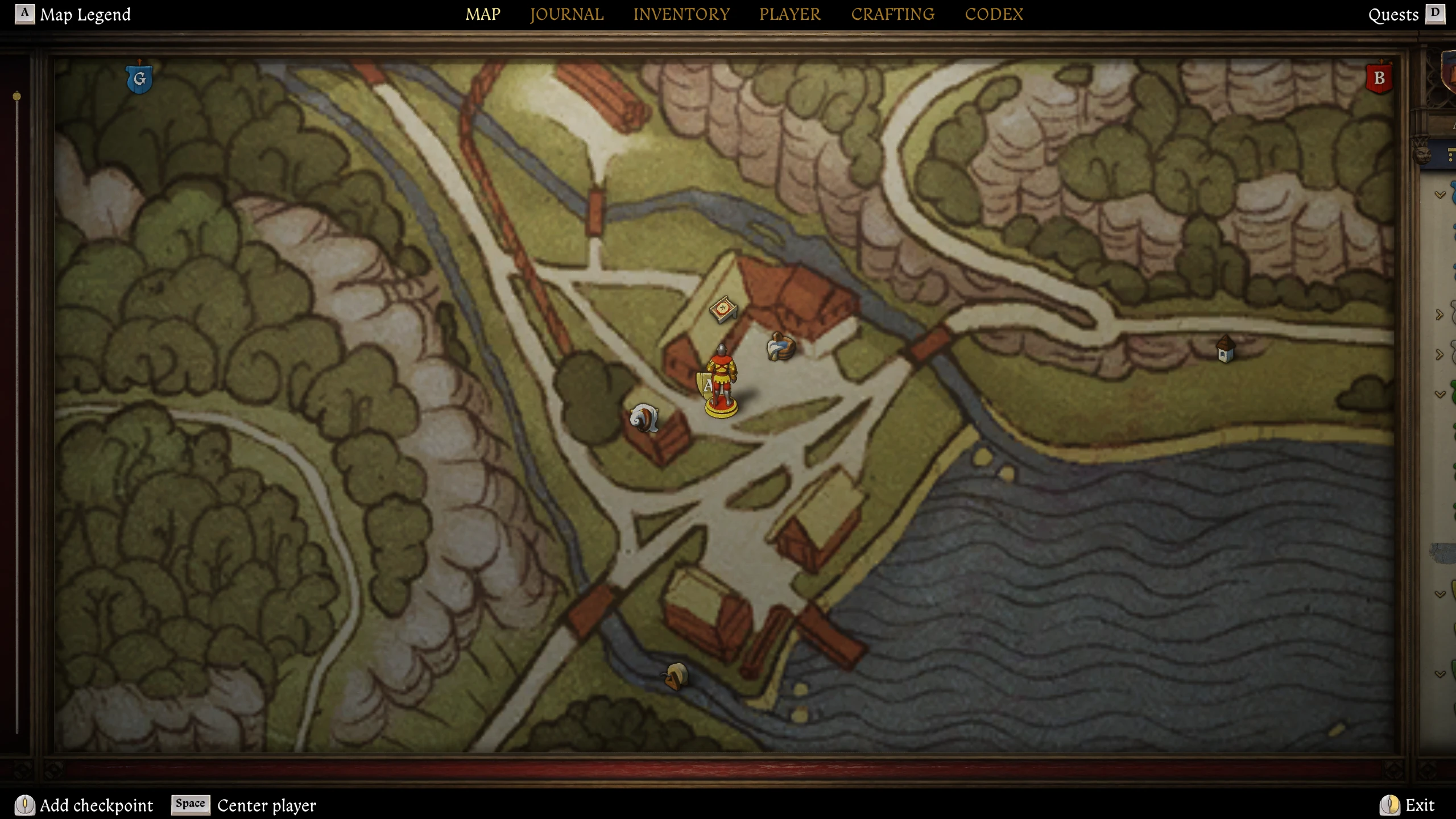This screenshot has width=1456, height=819.
Task: Select the blue G shield marker
Action: tap(139, 80)
